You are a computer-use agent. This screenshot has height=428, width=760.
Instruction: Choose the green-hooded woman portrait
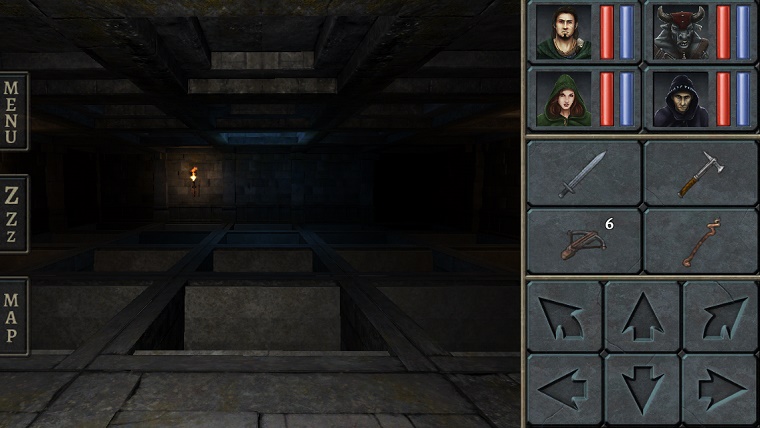click(x=563, y=99)
